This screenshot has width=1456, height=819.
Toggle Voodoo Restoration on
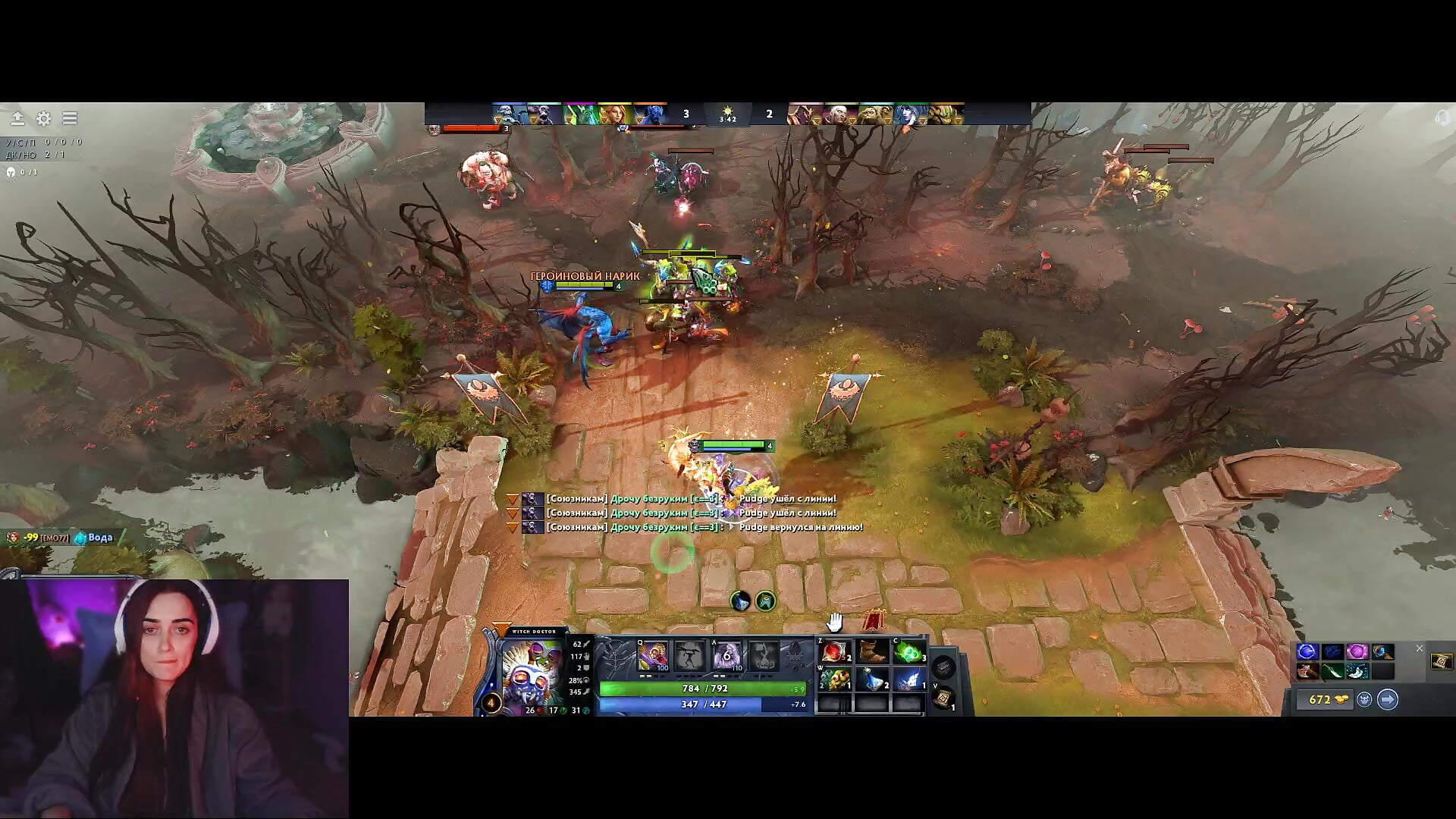pyautogui.click(x=726, y=656)
